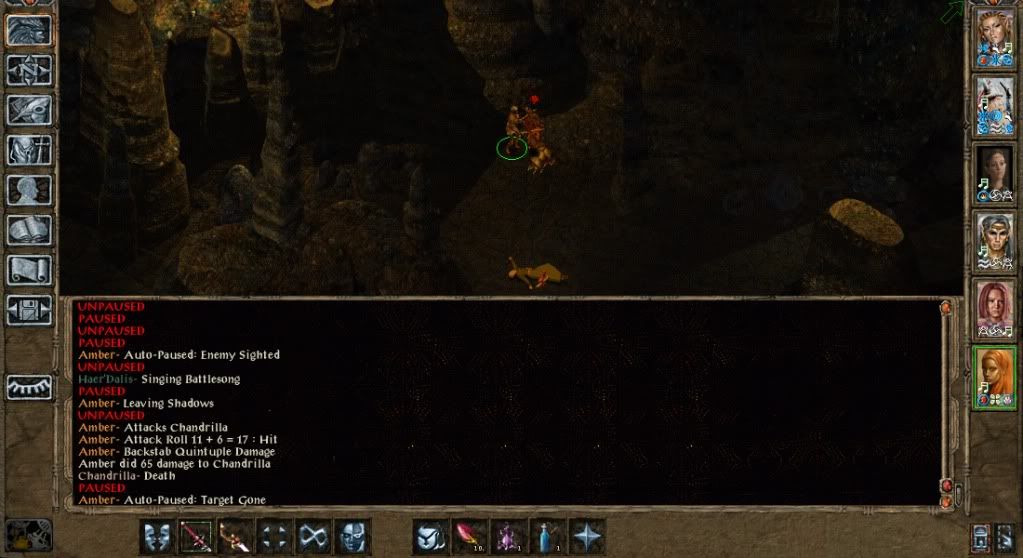
Task: Use the blue bottle quick item
Action: [x=547, y=536]
